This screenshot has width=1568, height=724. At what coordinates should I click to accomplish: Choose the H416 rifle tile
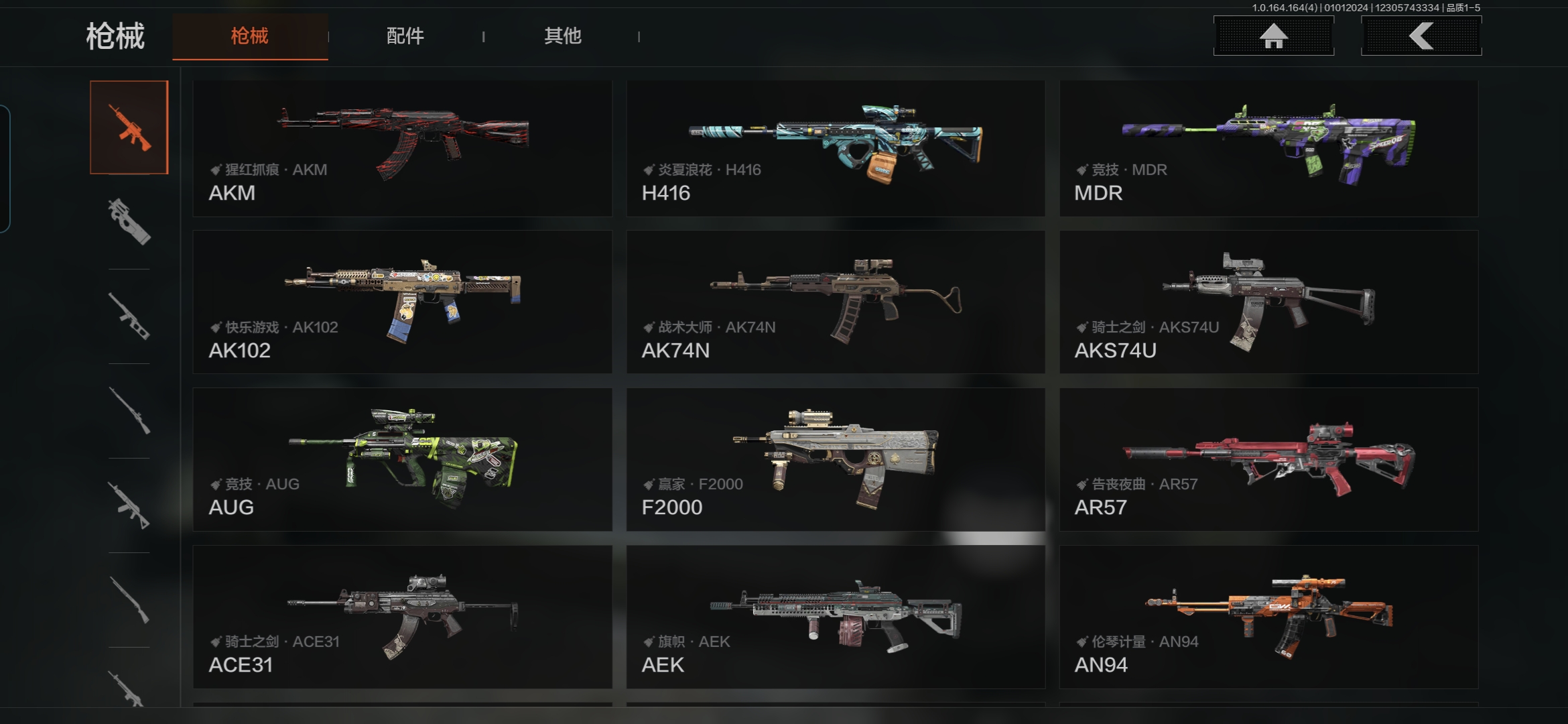coord(836,148)
